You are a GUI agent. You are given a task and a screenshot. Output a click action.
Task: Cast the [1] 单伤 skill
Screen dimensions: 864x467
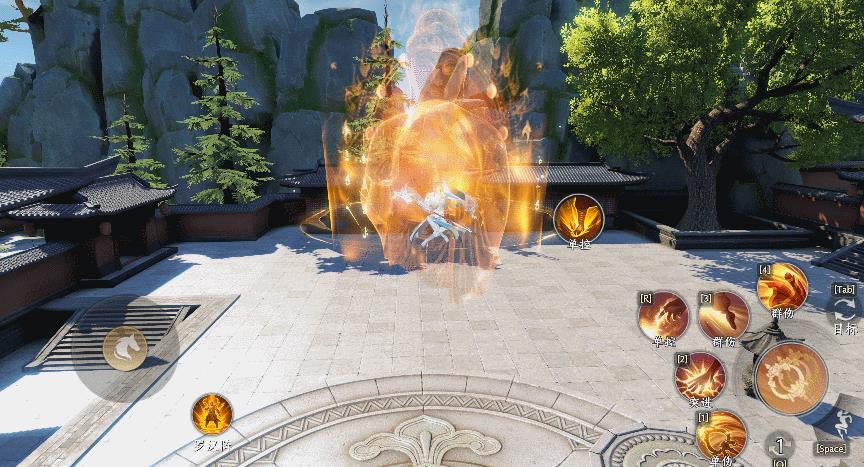click(x=719, y=434)
